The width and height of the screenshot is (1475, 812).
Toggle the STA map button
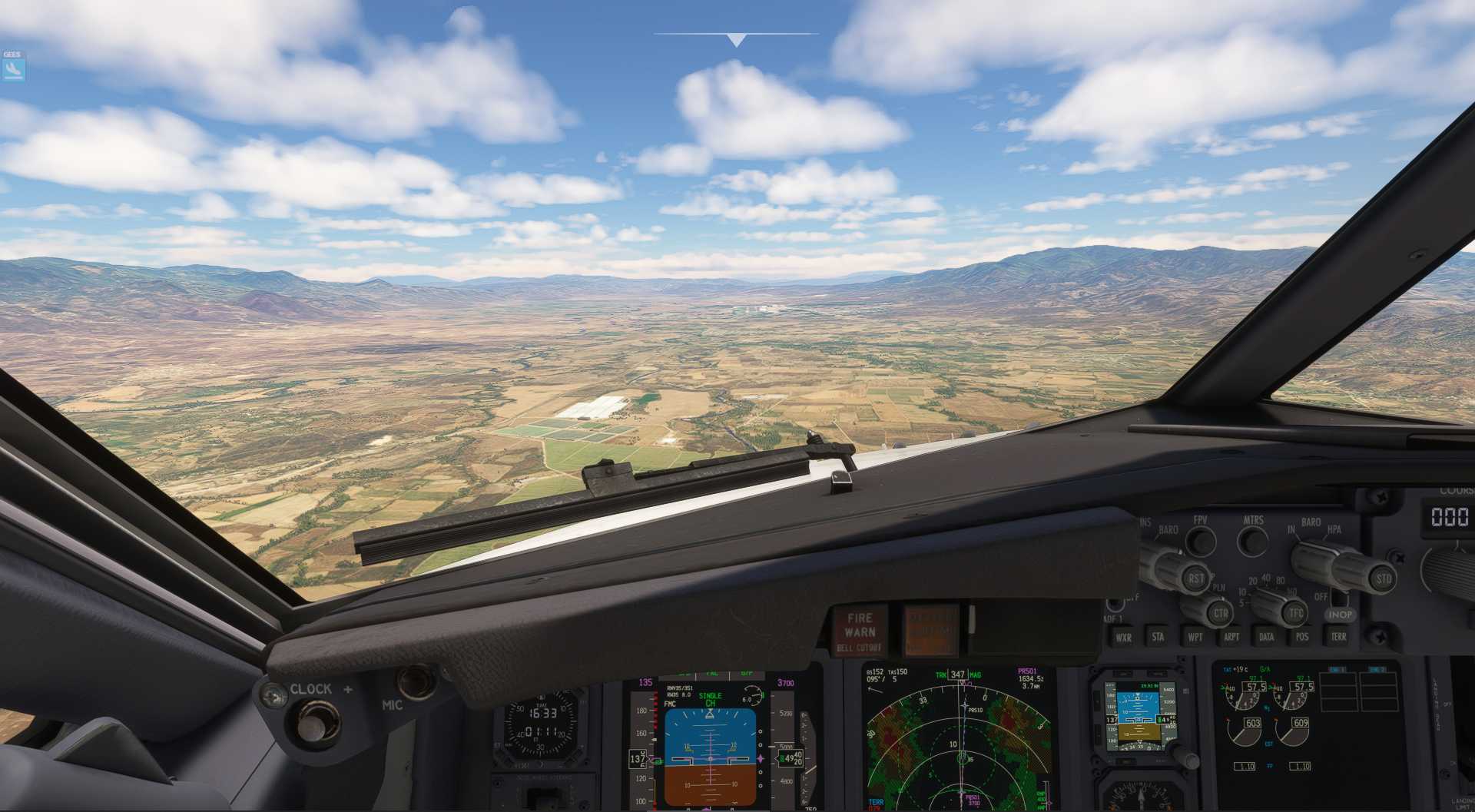pyautogui.click(x=1158, y=637)
